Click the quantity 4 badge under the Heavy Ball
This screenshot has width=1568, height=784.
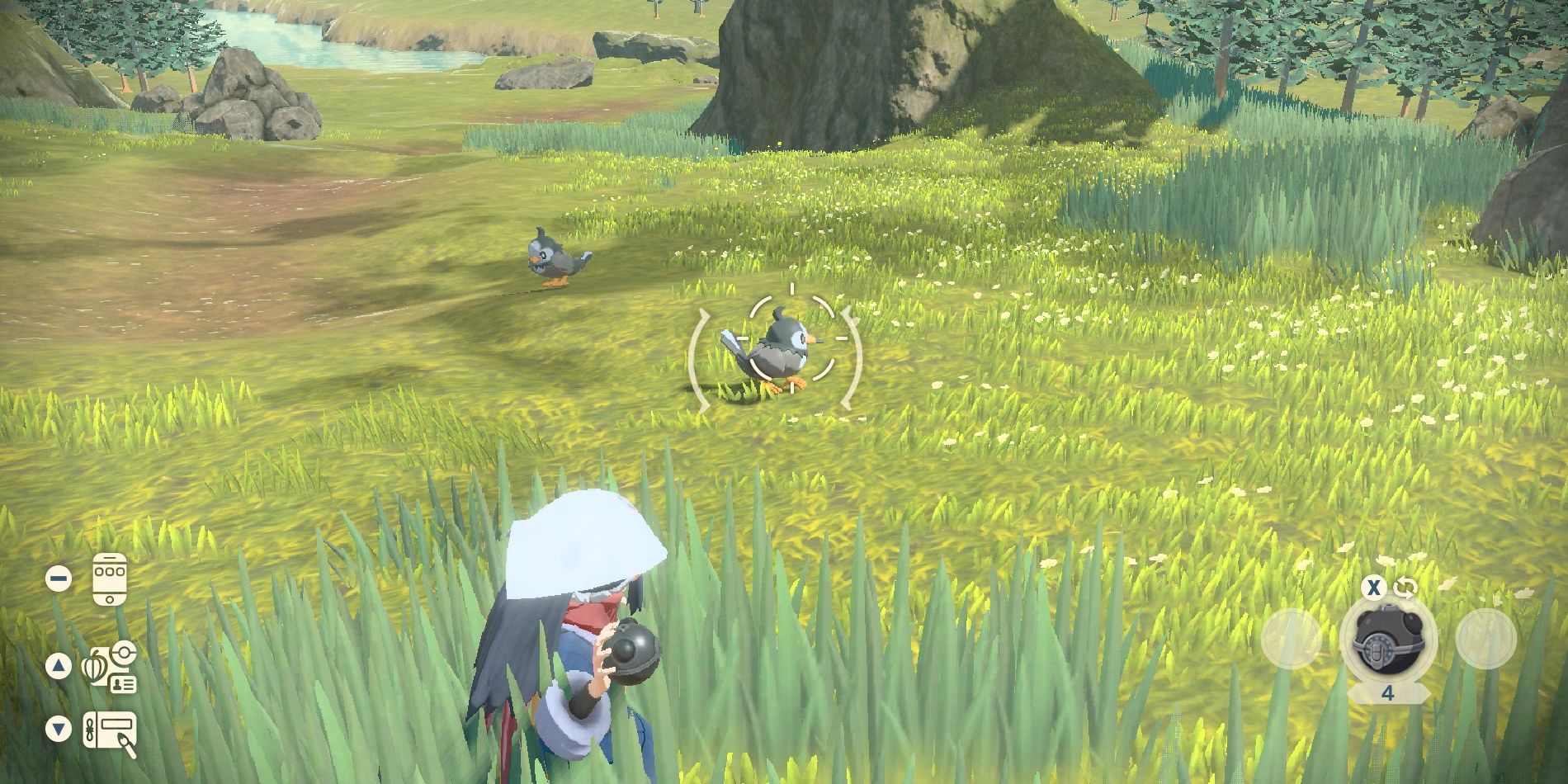coord(1388,693)
